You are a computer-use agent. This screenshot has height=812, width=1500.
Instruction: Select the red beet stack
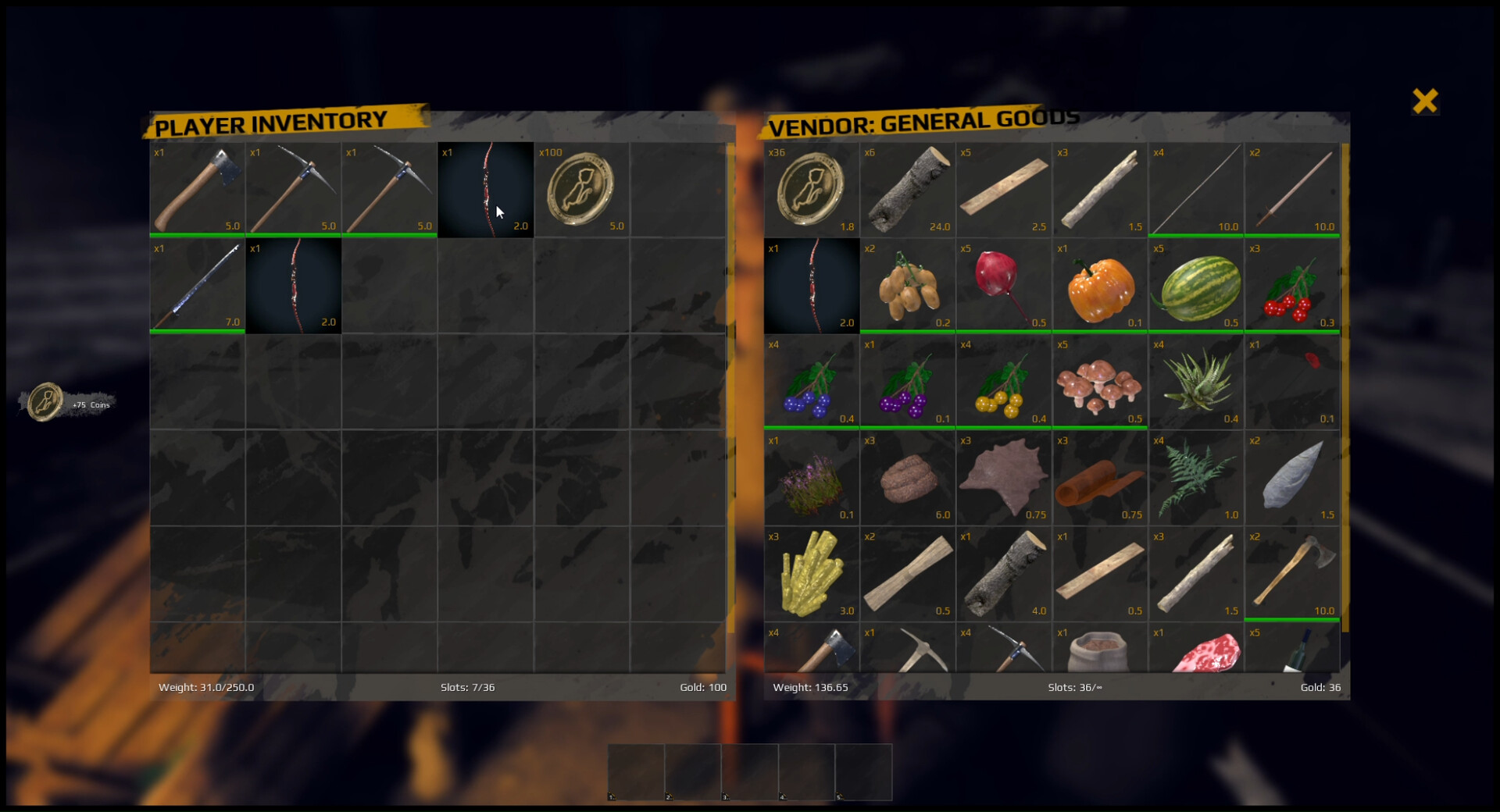pyautogui.click(x=1003, y=286)
